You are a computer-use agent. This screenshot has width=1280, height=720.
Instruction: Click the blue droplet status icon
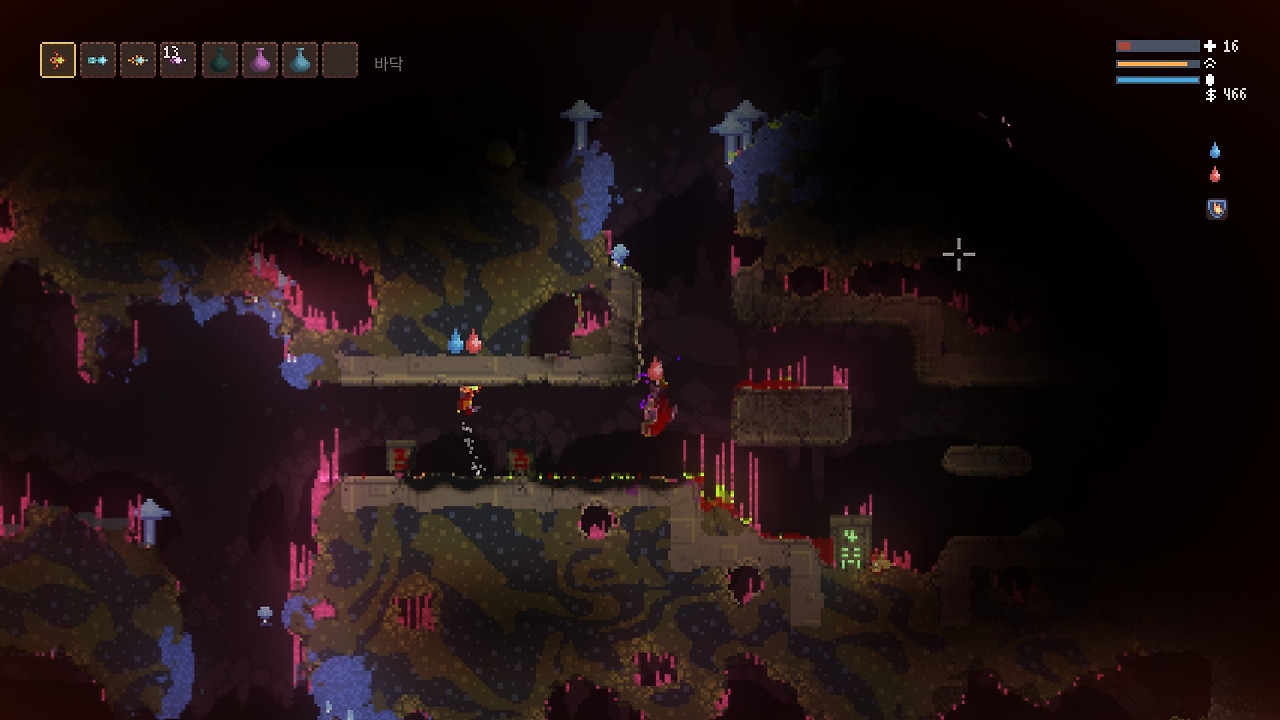[1215, 151]
